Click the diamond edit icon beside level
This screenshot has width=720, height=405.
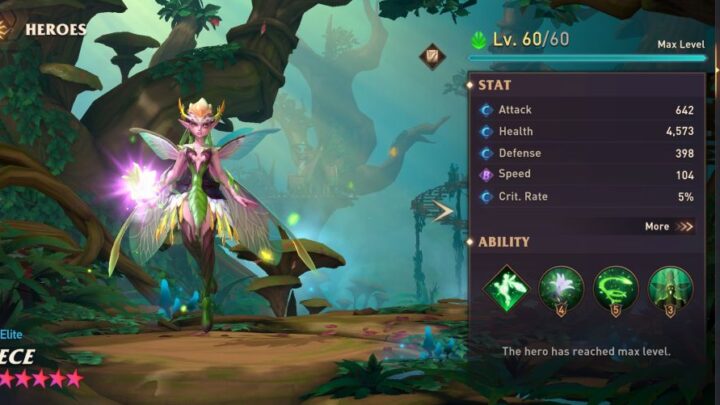pyautogui.click(x=432, y=56)
